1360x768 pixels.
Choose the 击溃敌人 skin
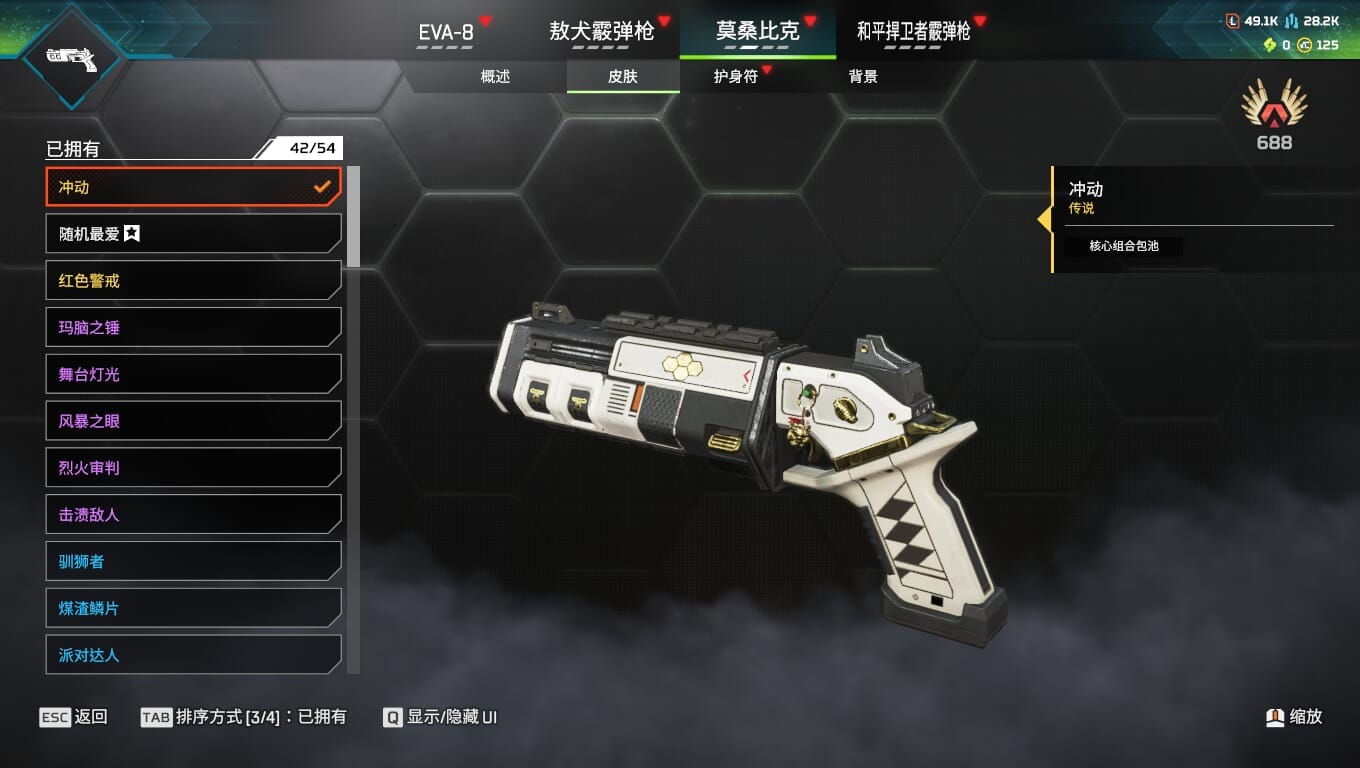194,515
